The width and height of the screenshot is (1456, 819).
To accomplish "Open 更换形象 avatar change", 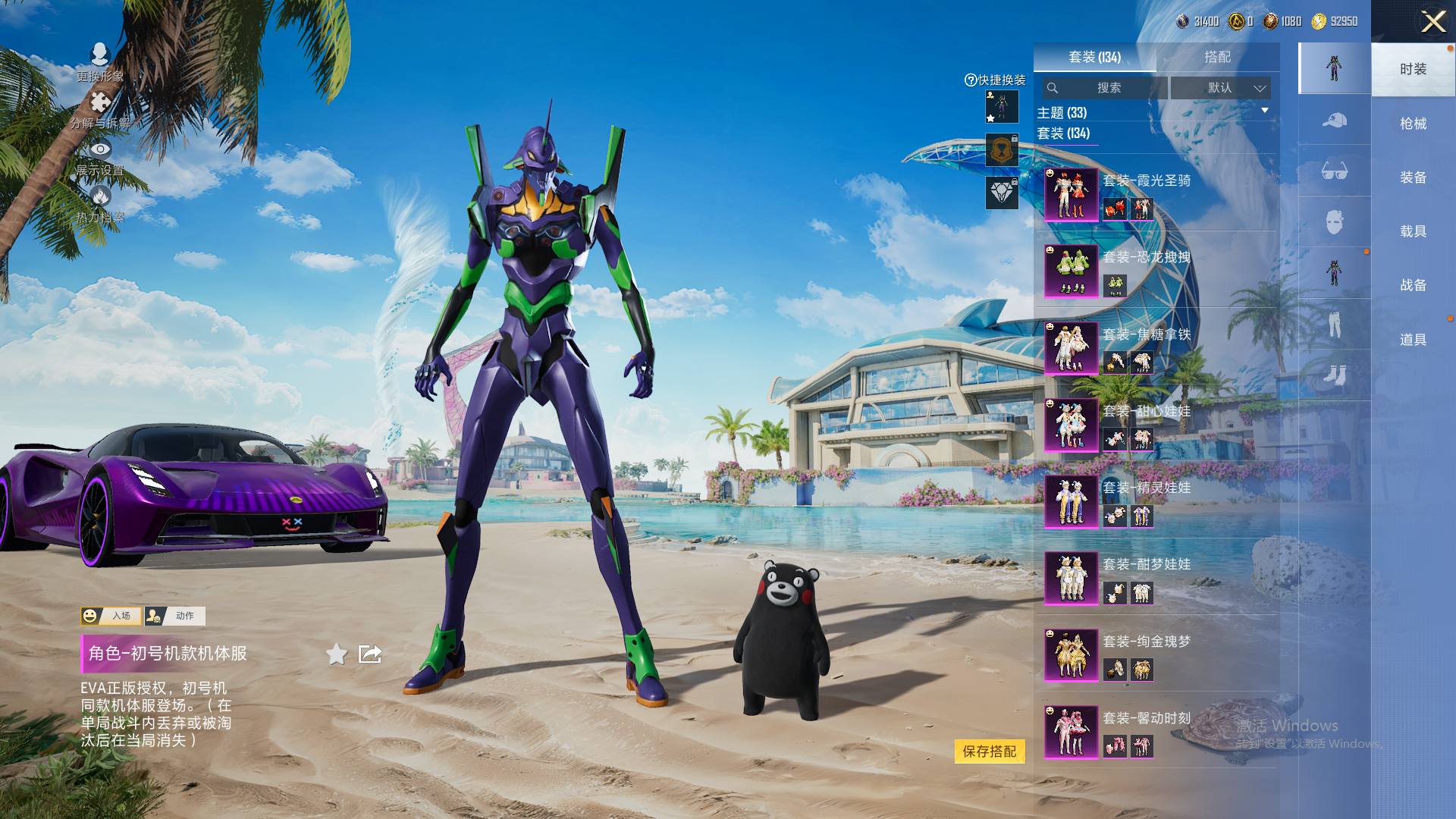I will coord(99,62).
